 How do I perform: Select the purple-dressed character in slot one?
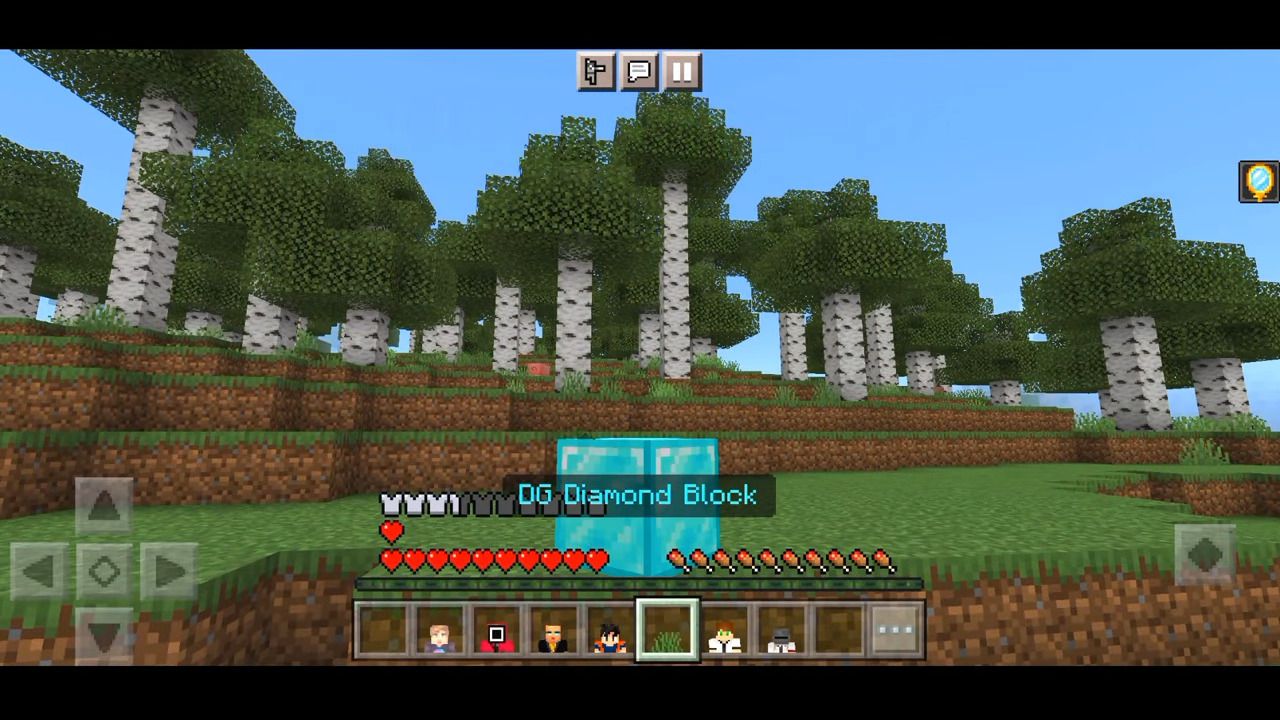pos(441,630)
